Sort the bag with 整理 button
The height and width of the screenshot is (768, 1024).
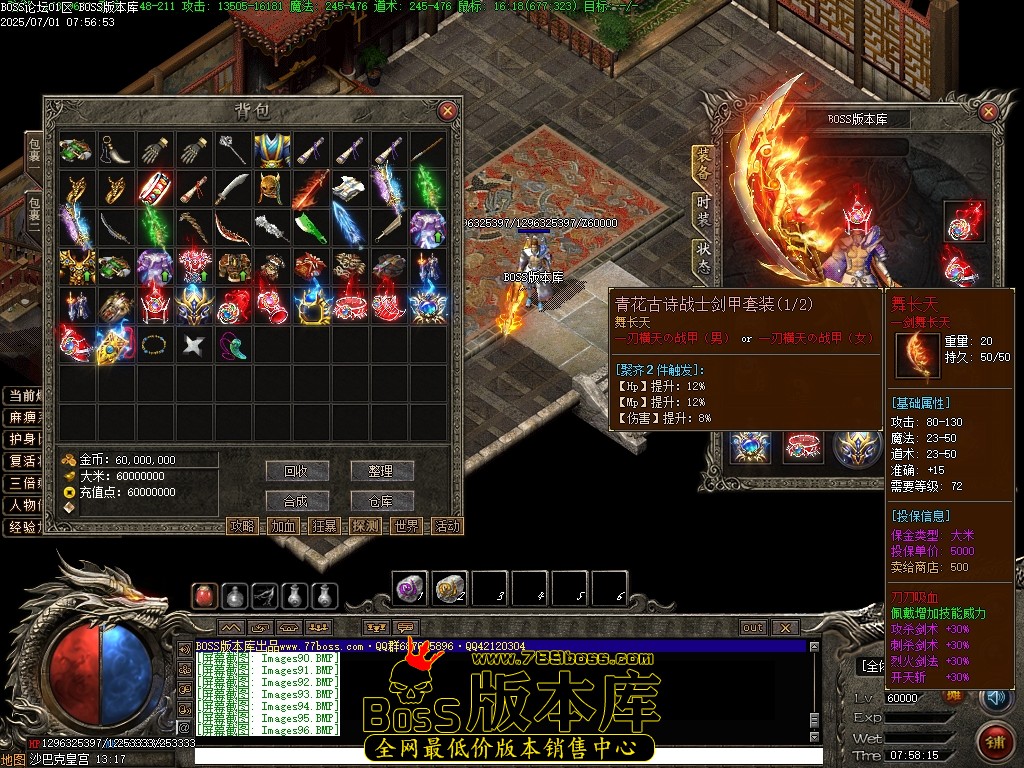point(381,471)
